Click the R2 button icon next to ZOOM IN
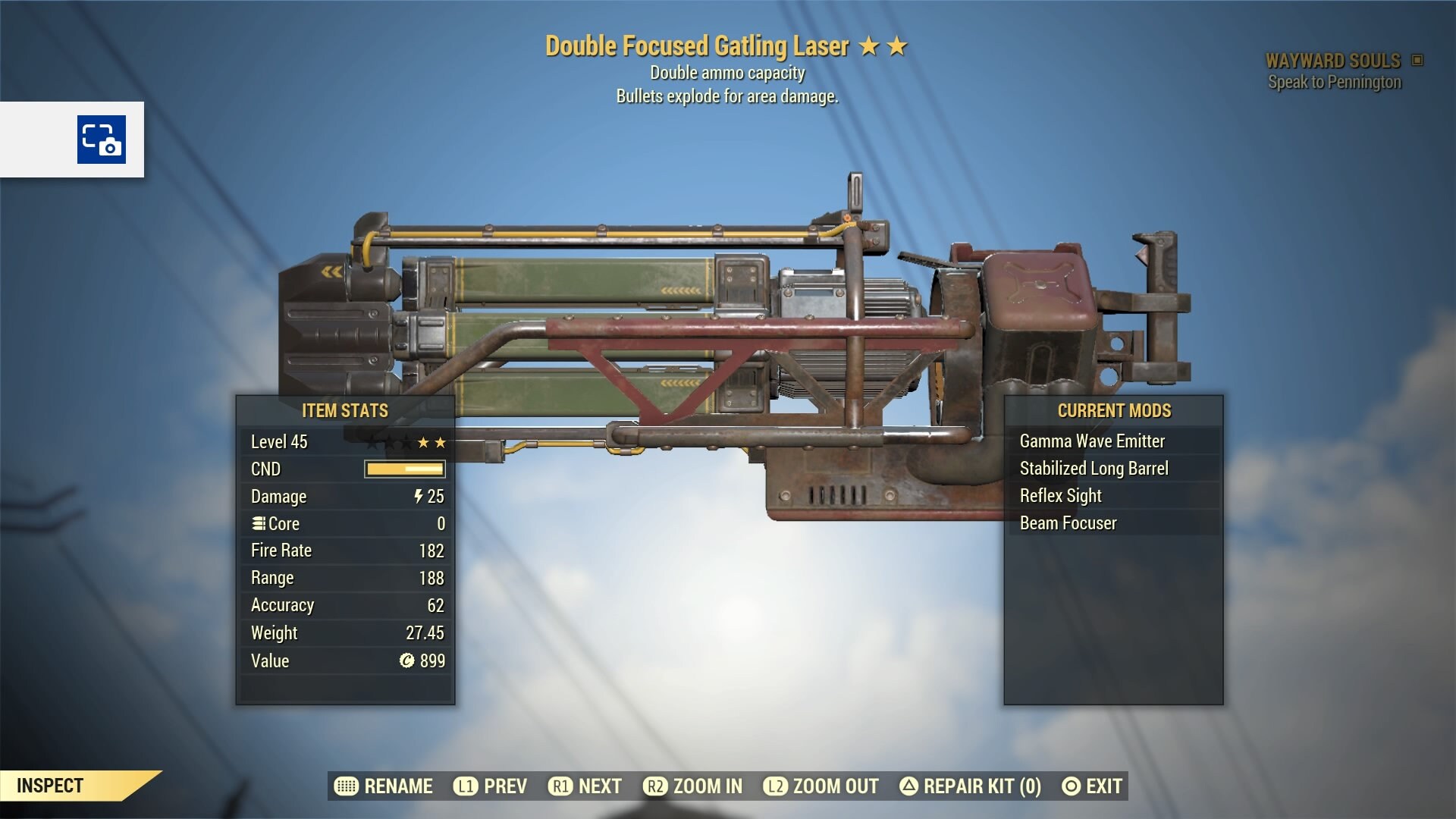Image resolution: width=1456 pixels, height=819 pixels. (657, 786)
